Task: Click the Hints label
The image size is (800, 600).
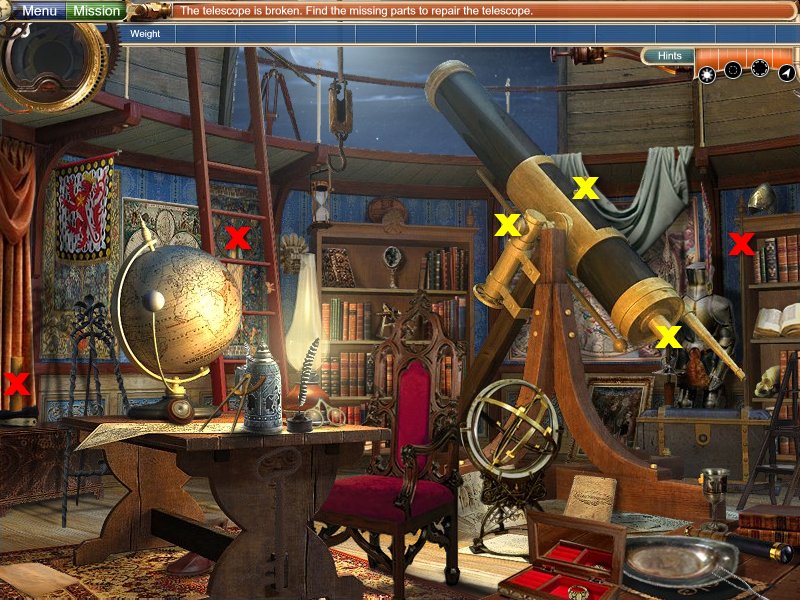Action: point(670,56)
